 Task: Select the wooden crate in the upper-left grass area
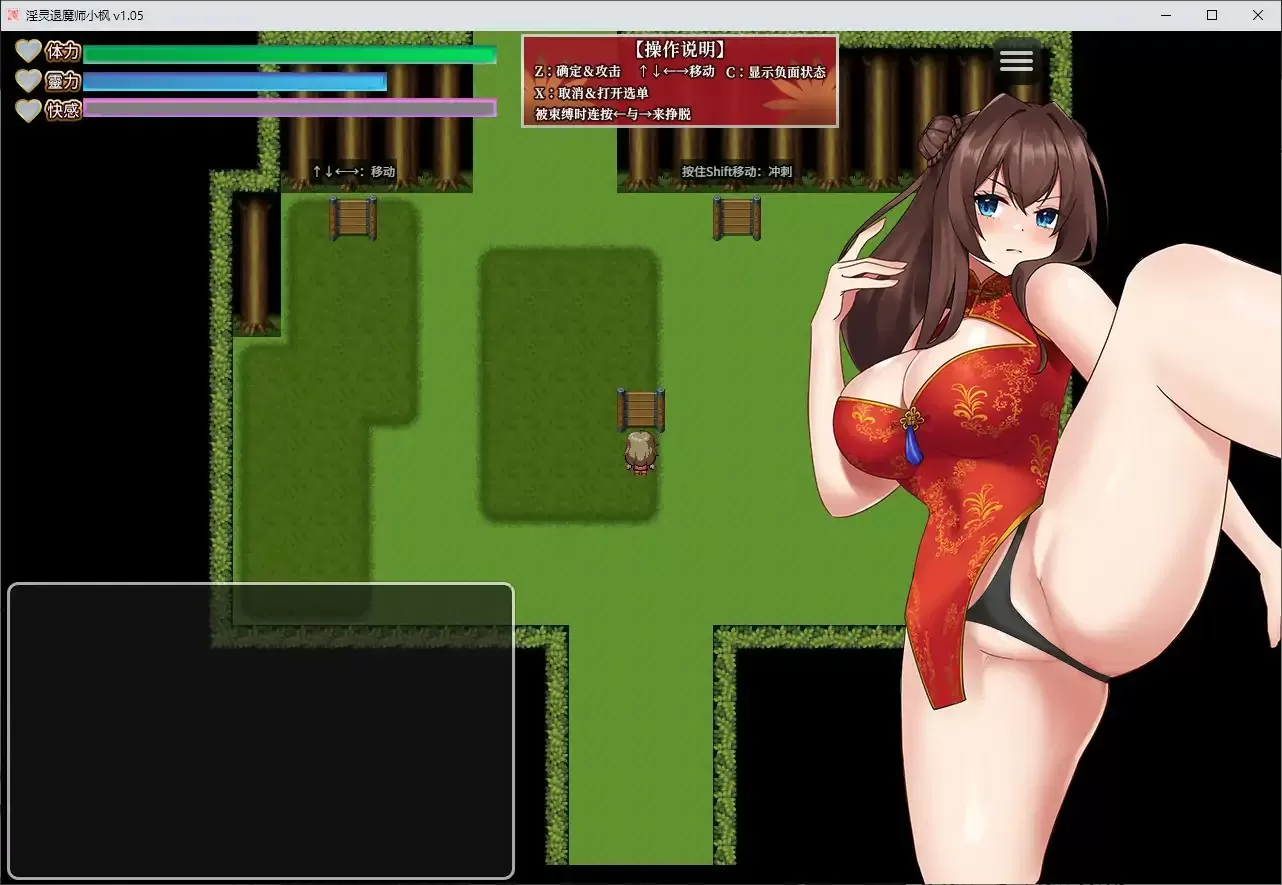352,219
